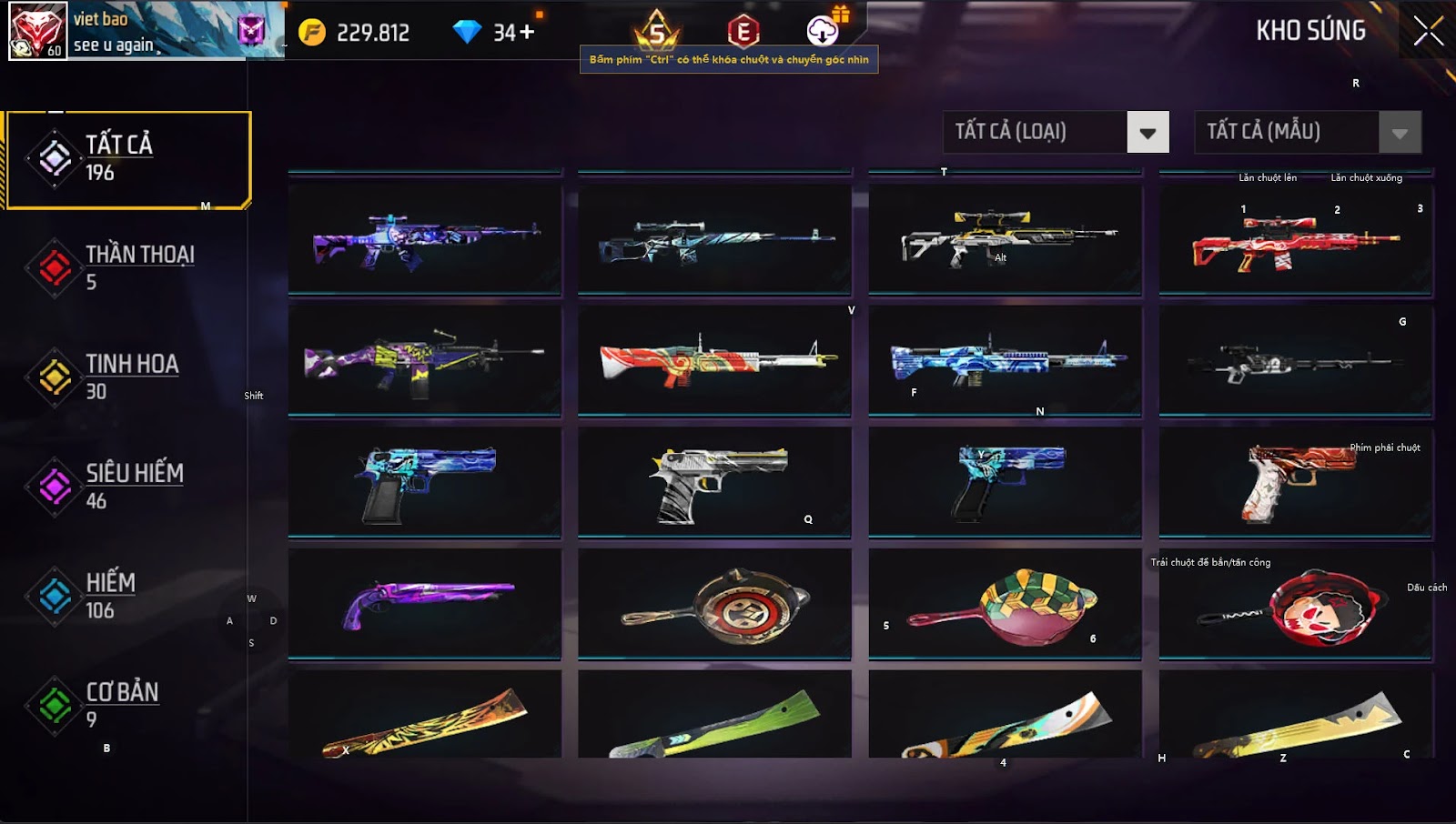Pick the purple shotgun skin
This screenshot has height=824, width=1456.
425,602
